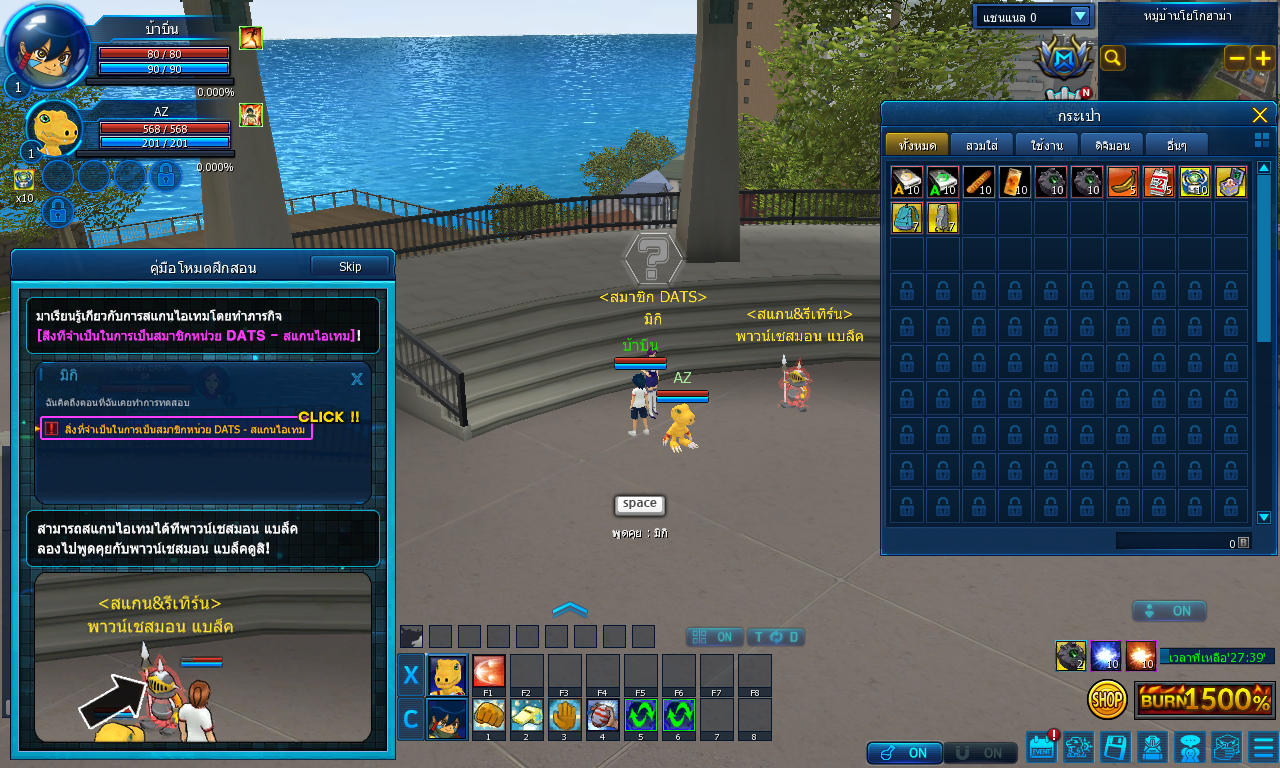Viewport: 1280px width, 768px height.
Task: Use the whistle skill in slot 2
Action: 527,716
